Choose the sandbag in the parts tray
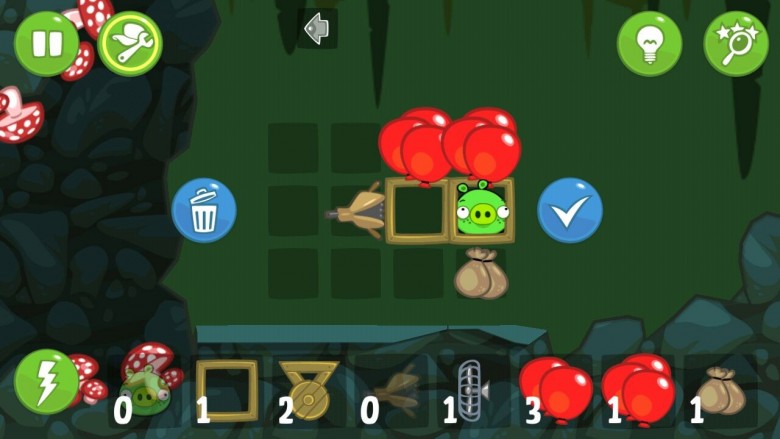This screenshot has height=439, width=780. (721, 391)
